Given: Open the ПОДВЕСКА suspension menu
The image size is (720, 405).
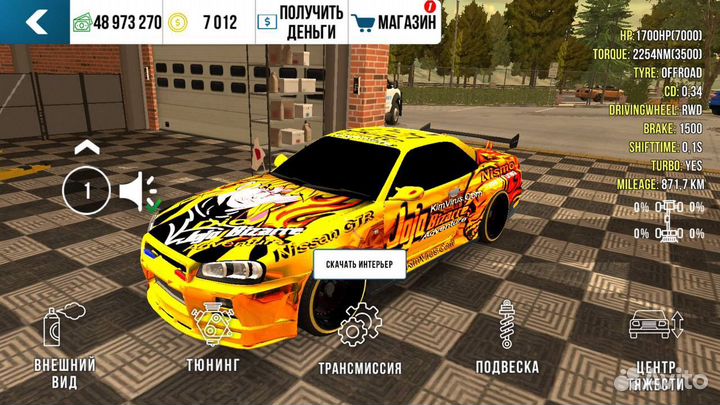Looking at the screenshot, I should pos(507,340).
